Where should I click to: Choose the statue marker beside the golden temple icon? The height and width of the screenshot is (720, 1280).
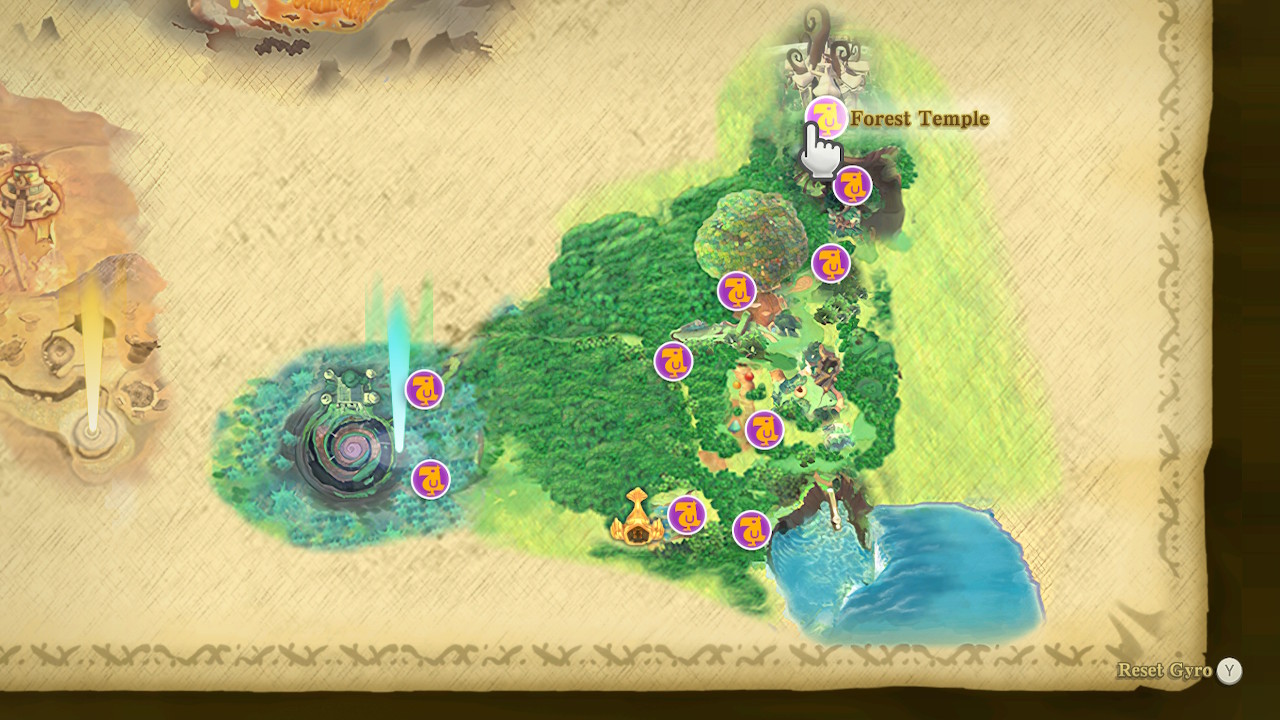click(687, 515)
